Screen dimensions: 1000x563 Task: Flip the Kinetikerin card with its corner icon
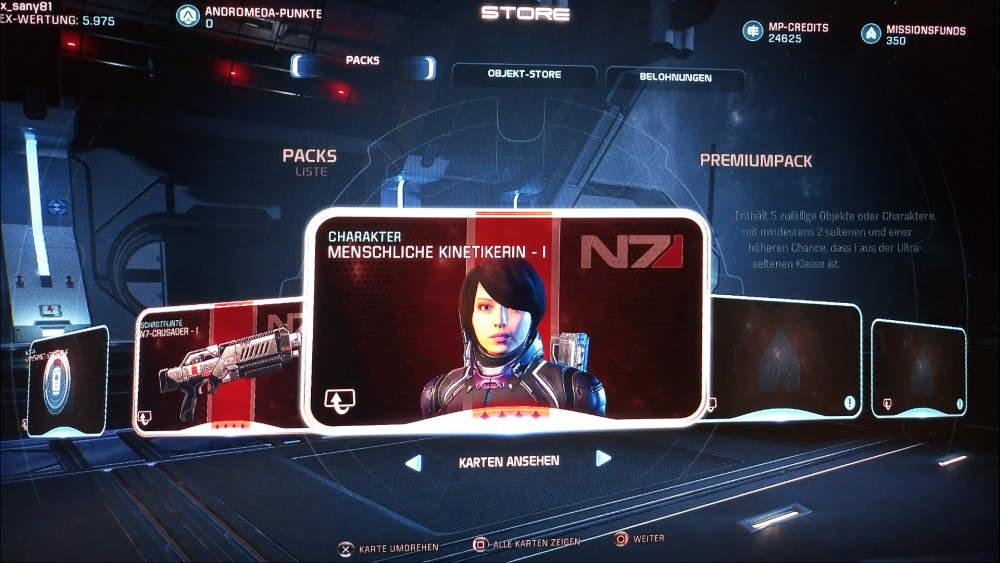(341, 402)
